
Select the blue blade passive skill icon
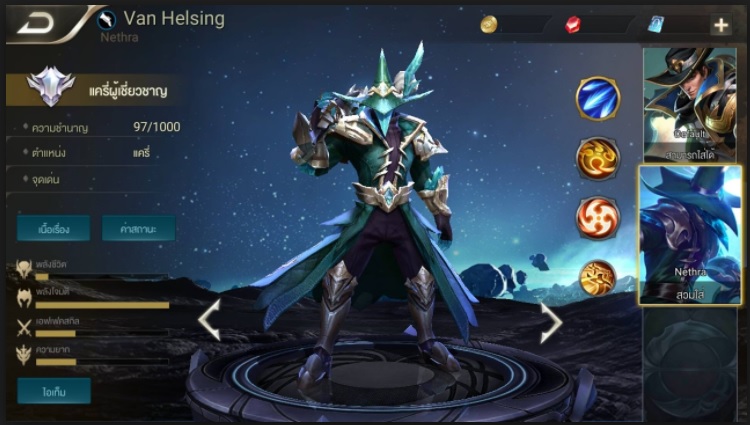click(x=598, y=98)
